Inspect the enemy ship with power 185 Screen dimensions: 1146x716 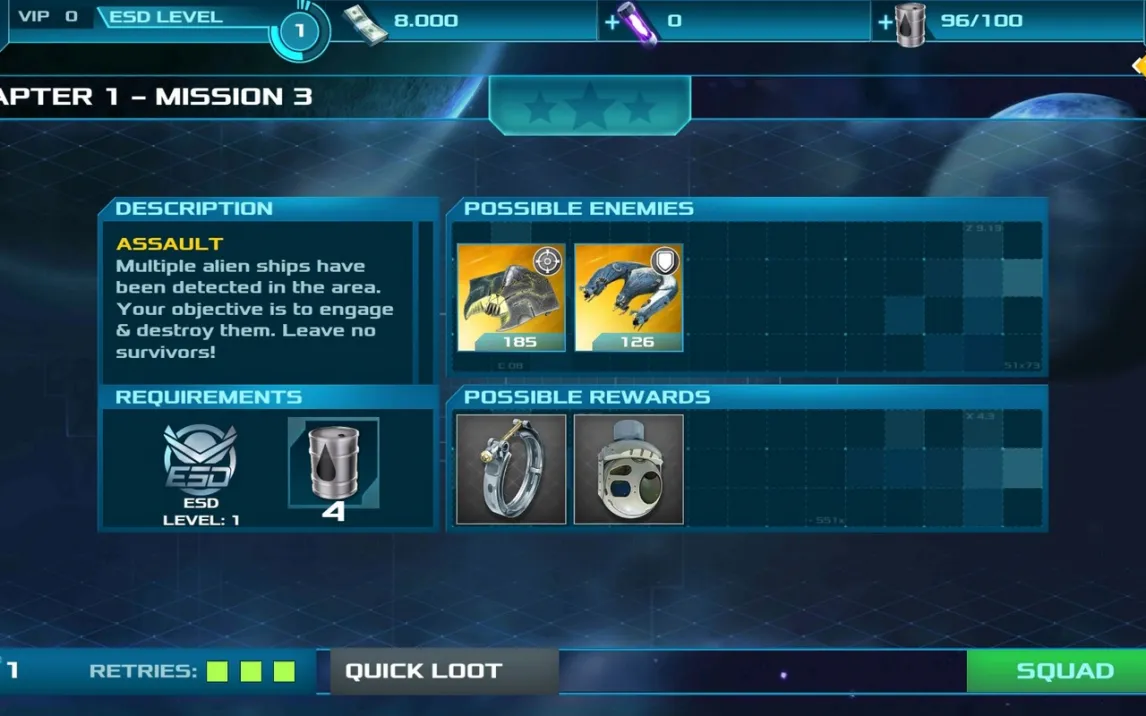[x=511, y=297]
